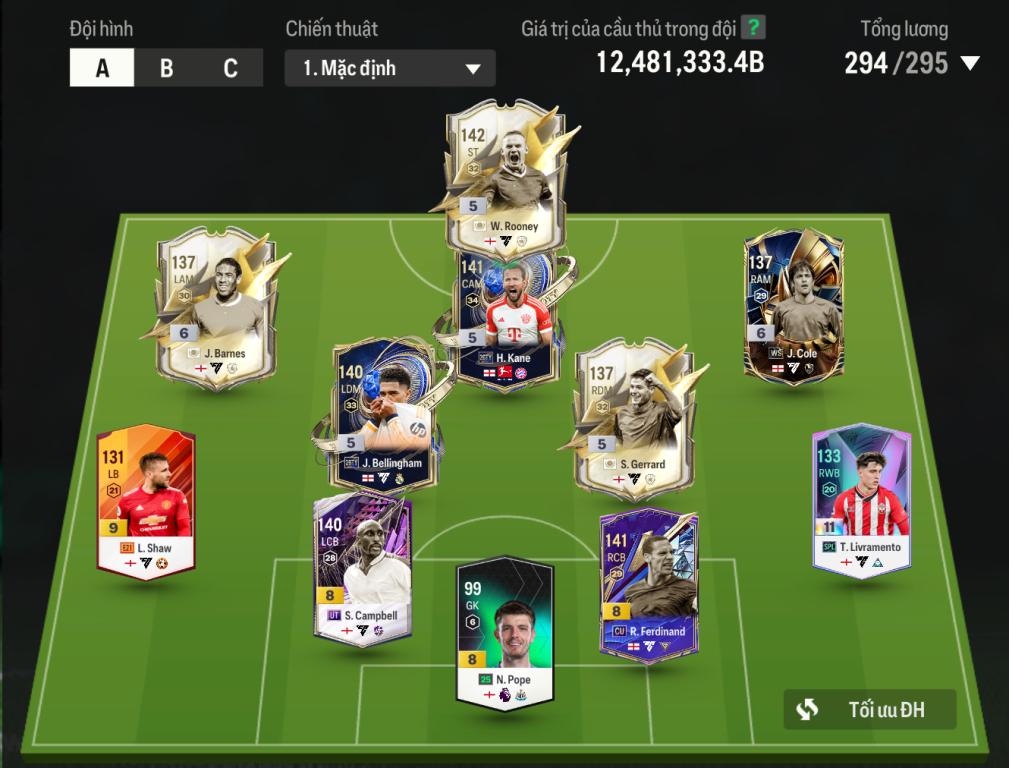Switch to squad tab B
The width and height of the screenshot is (1009, 768).
tap(166, 68)
